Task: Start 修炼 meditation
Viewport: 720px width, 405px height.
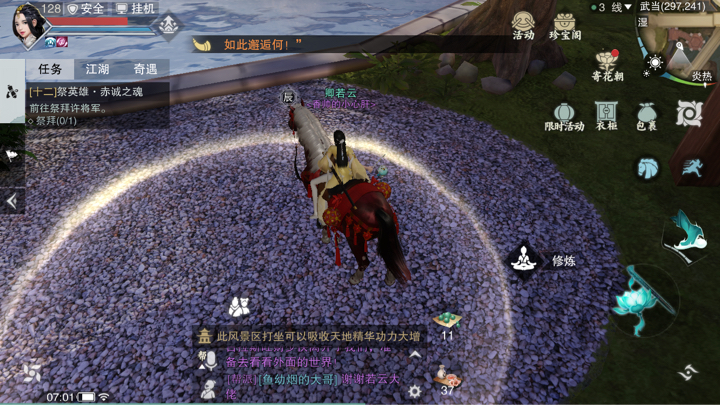Action: 524,260
